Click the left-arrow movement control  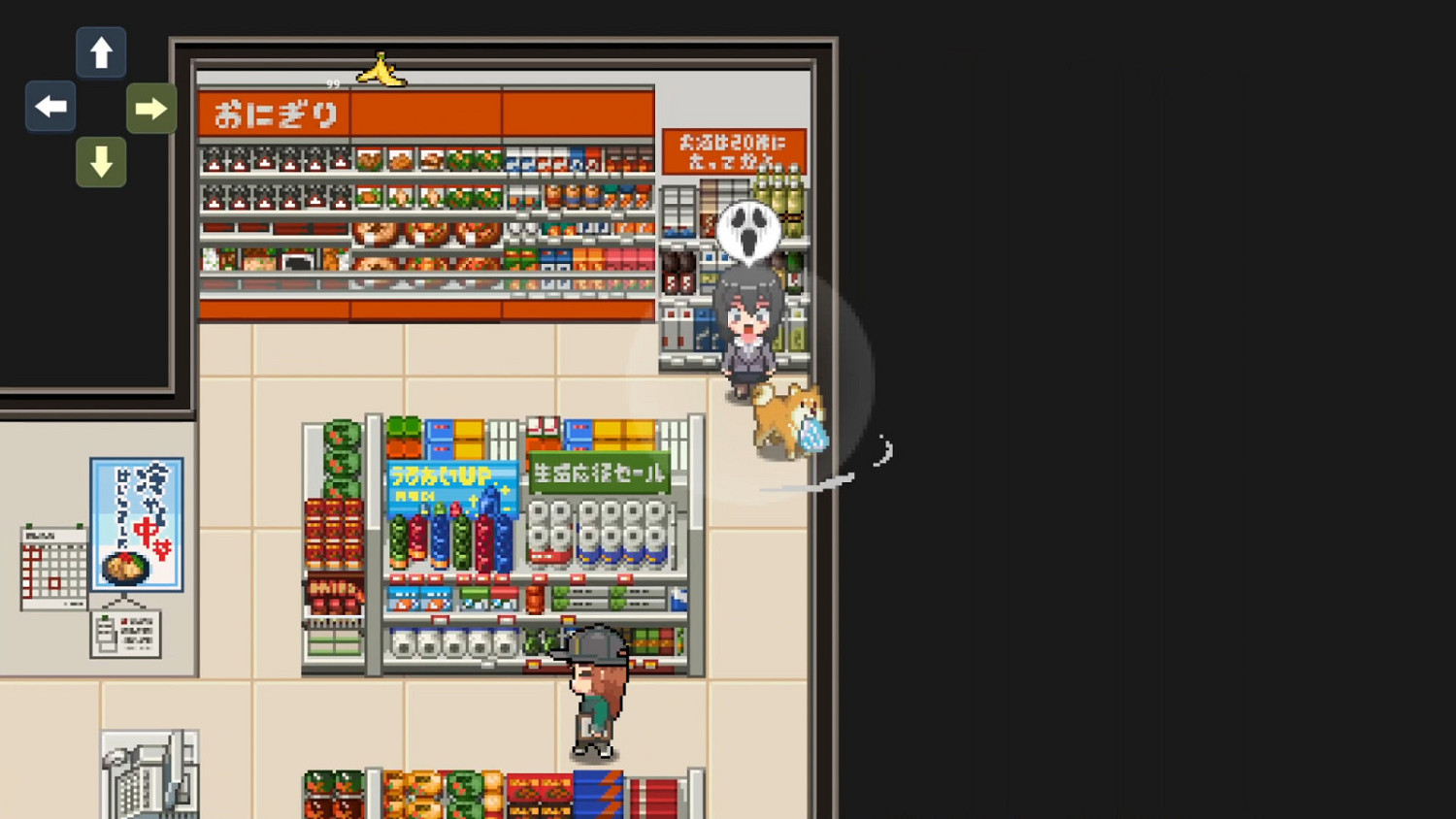click(50, 107)
